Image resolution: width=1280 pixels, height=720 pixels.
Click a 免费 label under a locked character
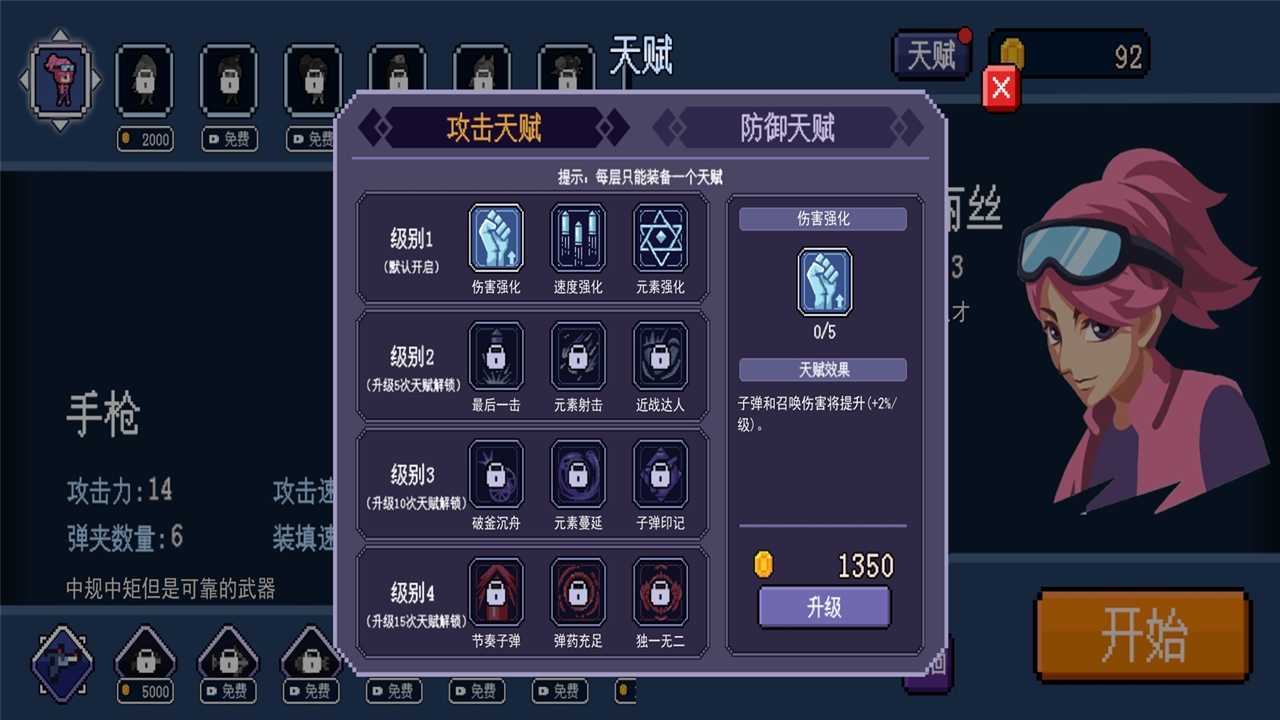pos(228,139)
